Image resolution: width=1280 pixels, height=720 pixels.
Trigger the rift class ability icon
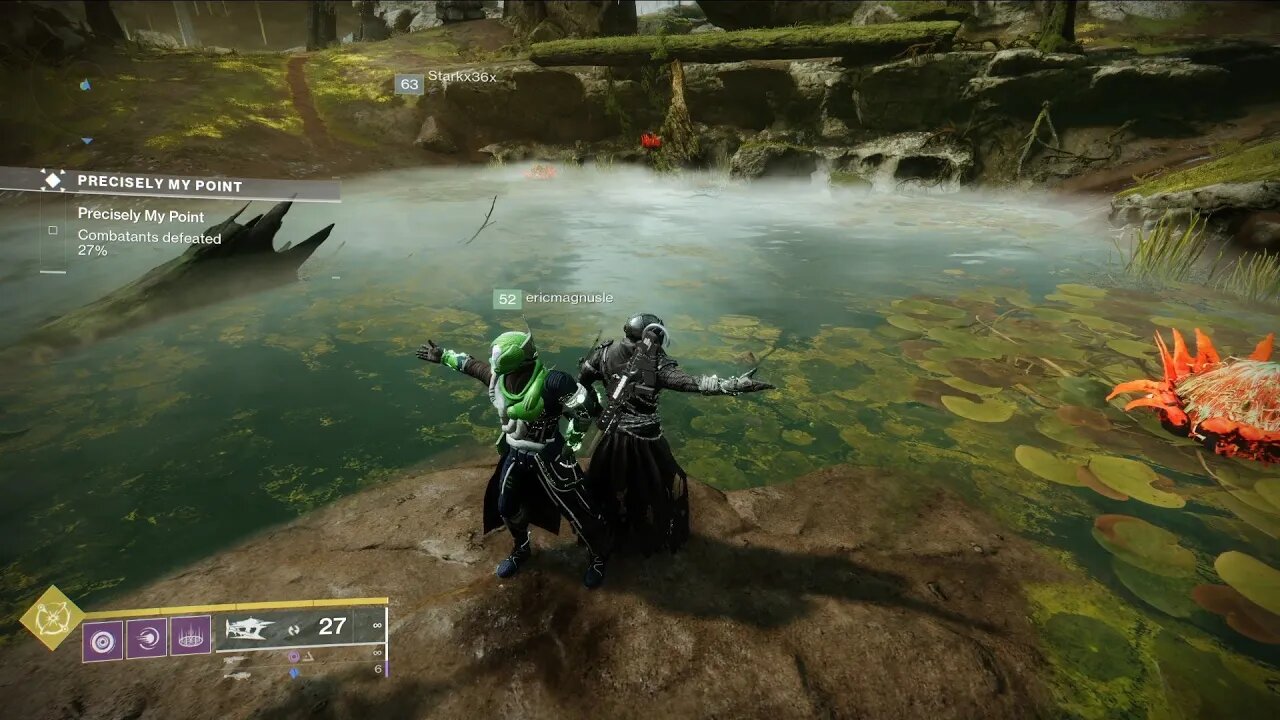click(x=190, y=636)
